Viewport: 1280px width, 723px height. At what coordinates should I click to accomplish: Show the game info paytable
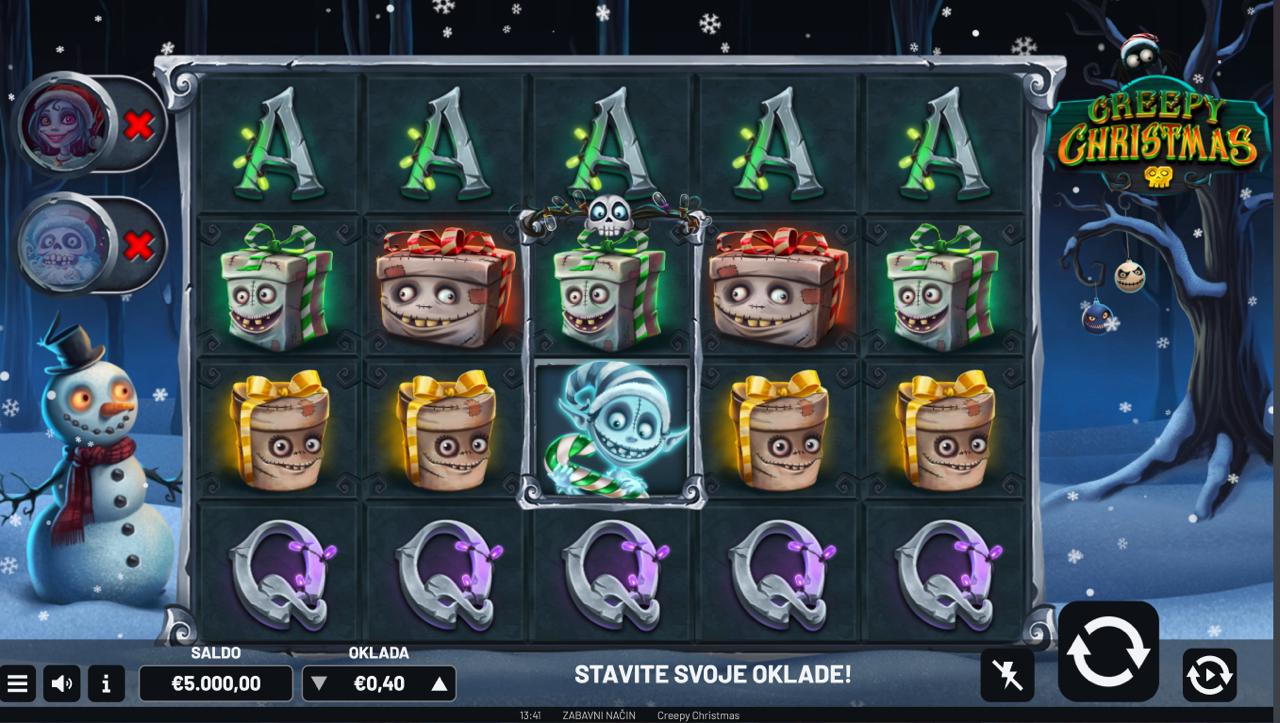(106, 684)
